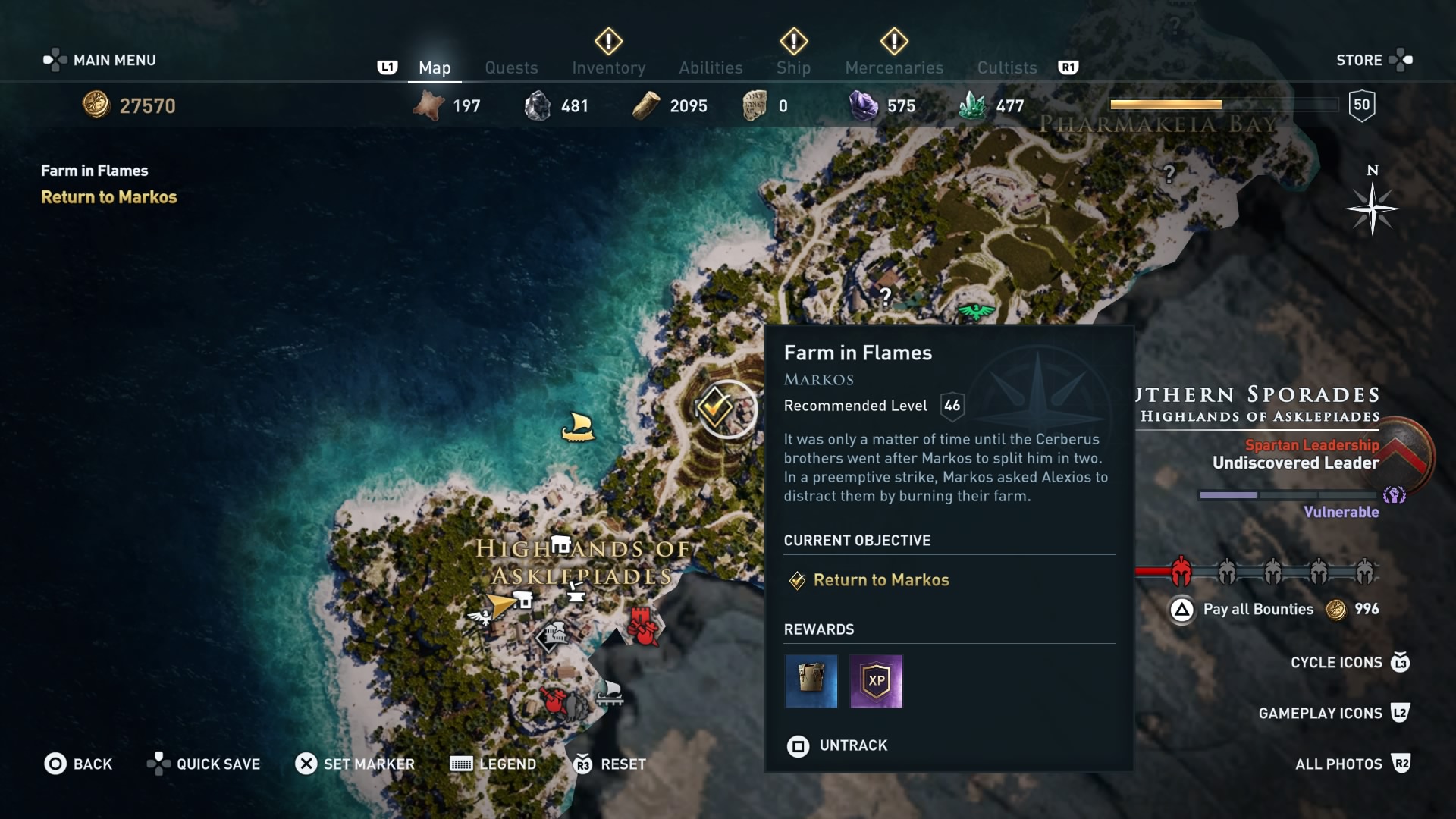This screenshot has width=1456, height=819.
Task: Click the Adrestia ship icon in the bay
Action: coord(579,427)
